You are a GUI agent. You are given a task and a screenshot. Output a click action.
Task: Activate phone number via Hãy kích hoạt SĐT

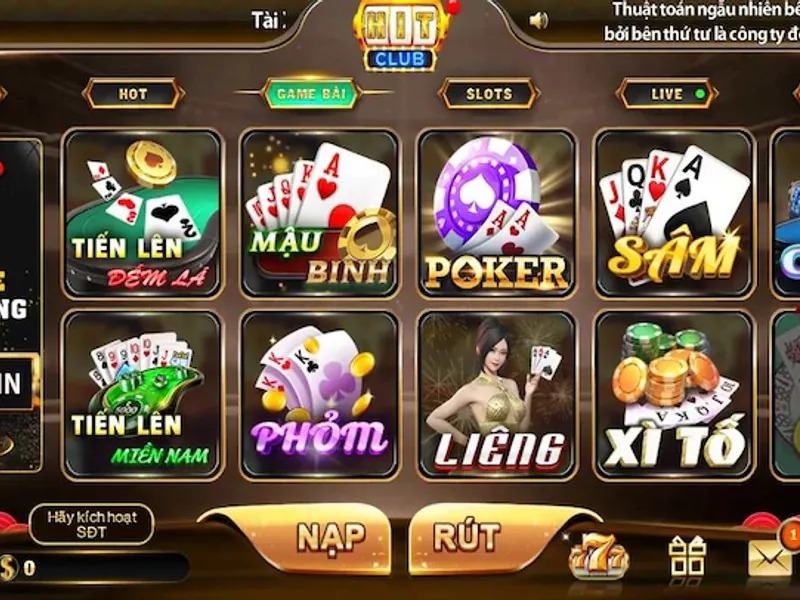coord(90,524)
